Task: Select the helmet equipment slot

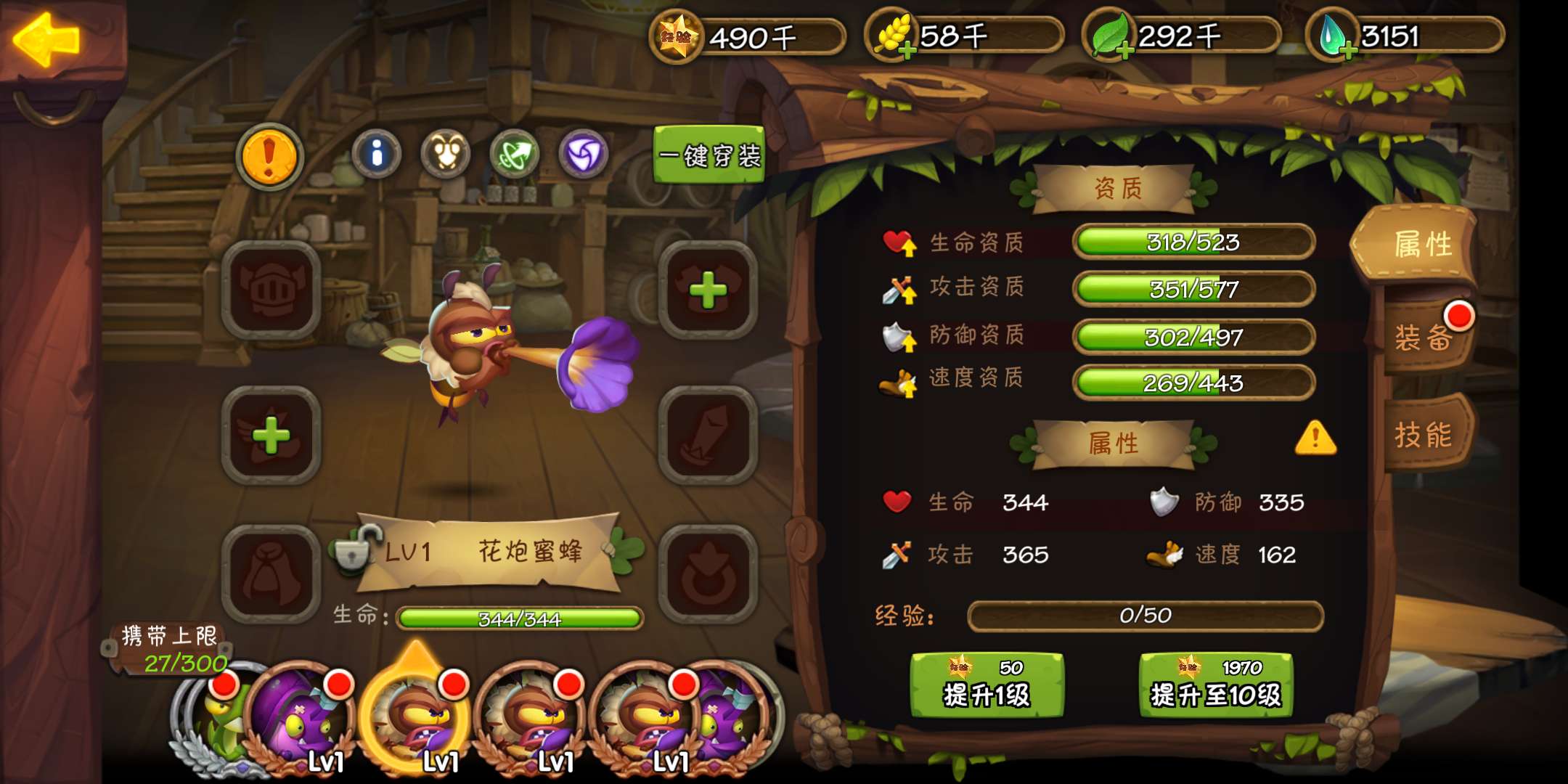Action: (x=271, y=290)
